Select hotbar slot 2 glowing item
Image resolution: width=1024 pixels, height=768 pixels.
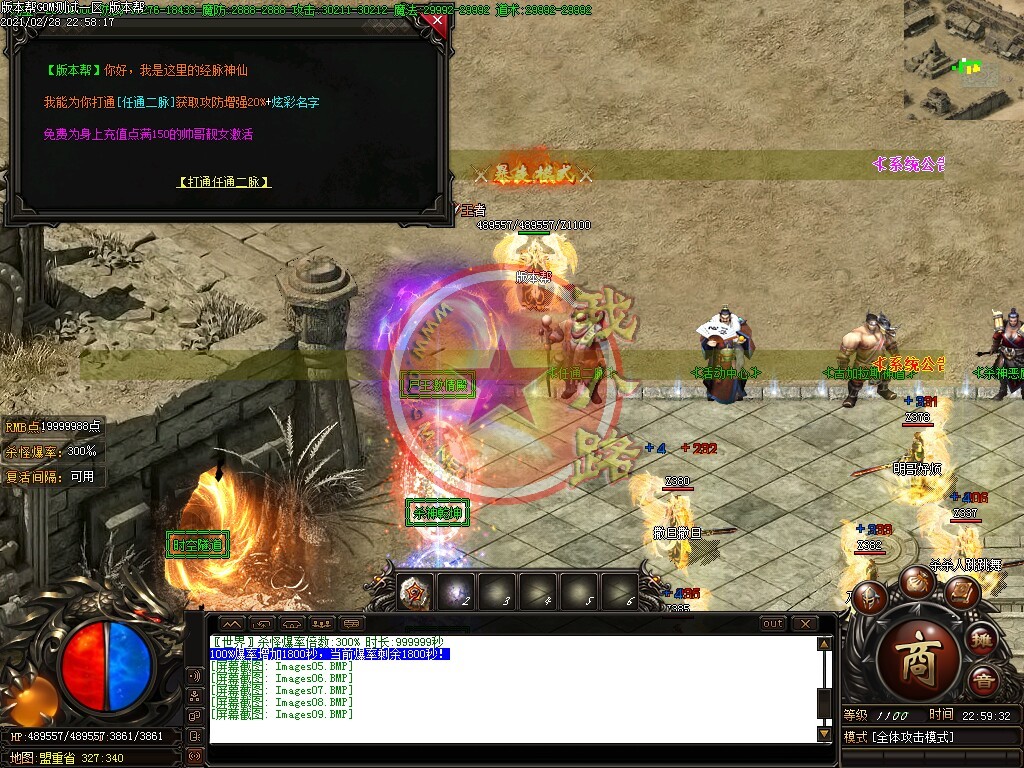457,591
